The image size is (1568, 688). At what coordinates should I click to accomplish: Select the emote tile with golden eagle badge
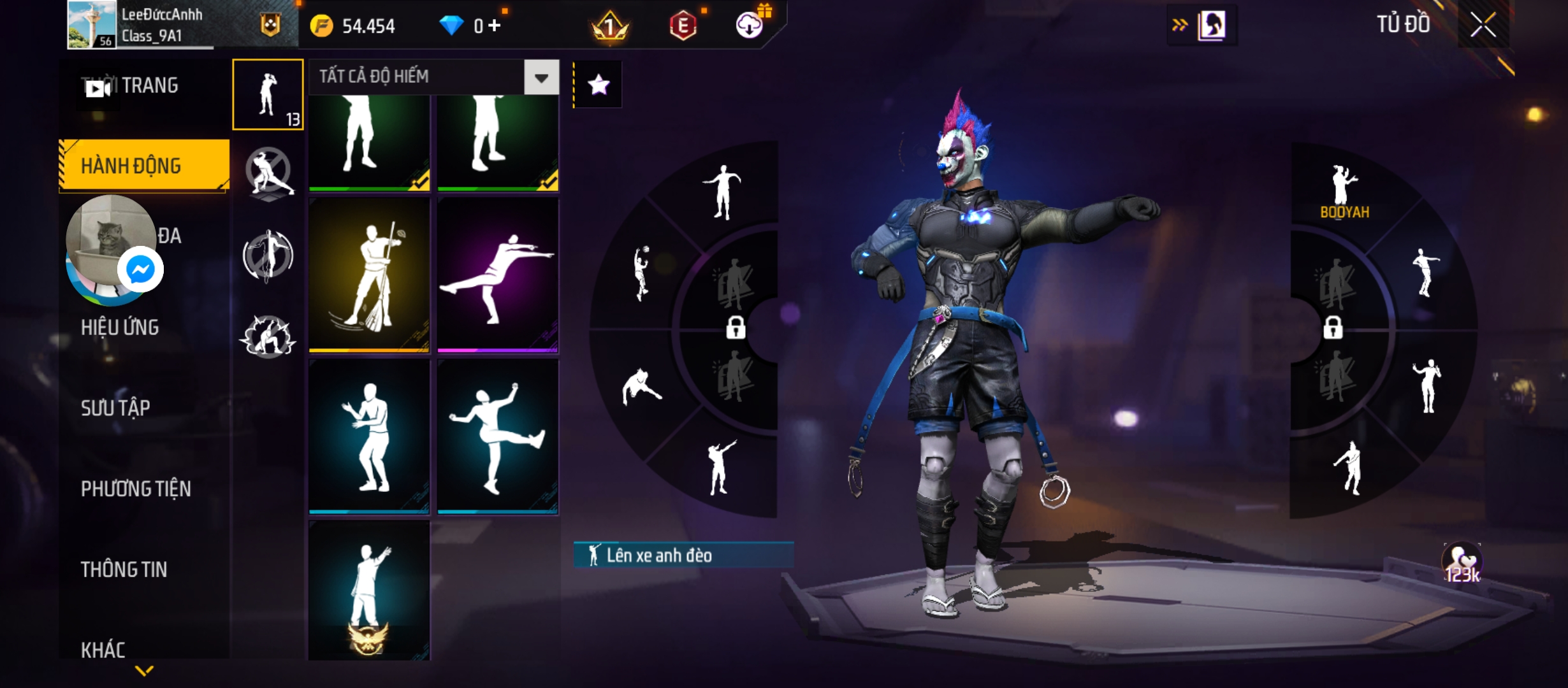[369, 591]
